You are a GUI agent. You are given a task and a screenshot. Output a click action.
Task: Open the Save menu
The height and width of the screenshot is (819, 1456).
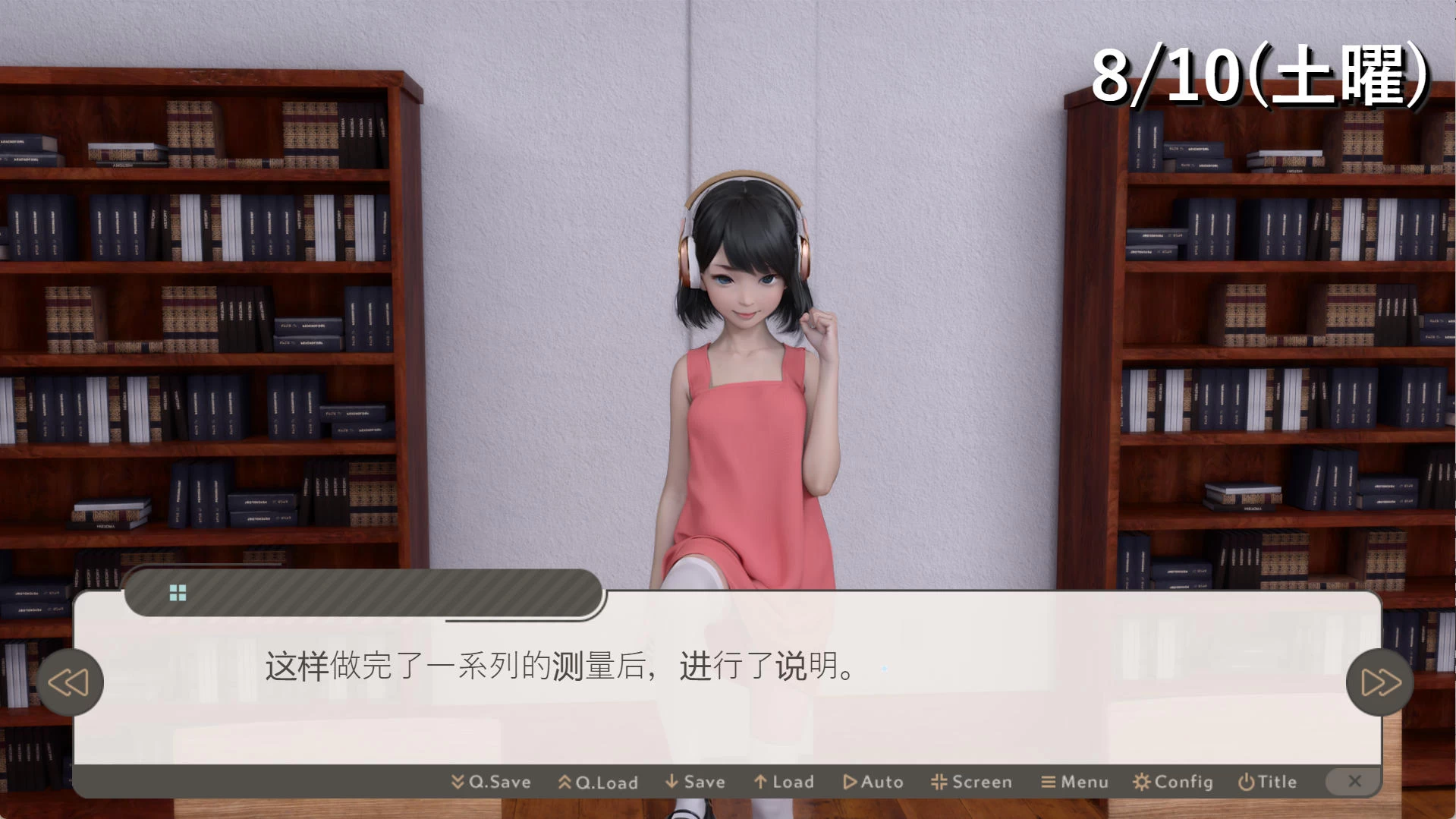[695, 782]
